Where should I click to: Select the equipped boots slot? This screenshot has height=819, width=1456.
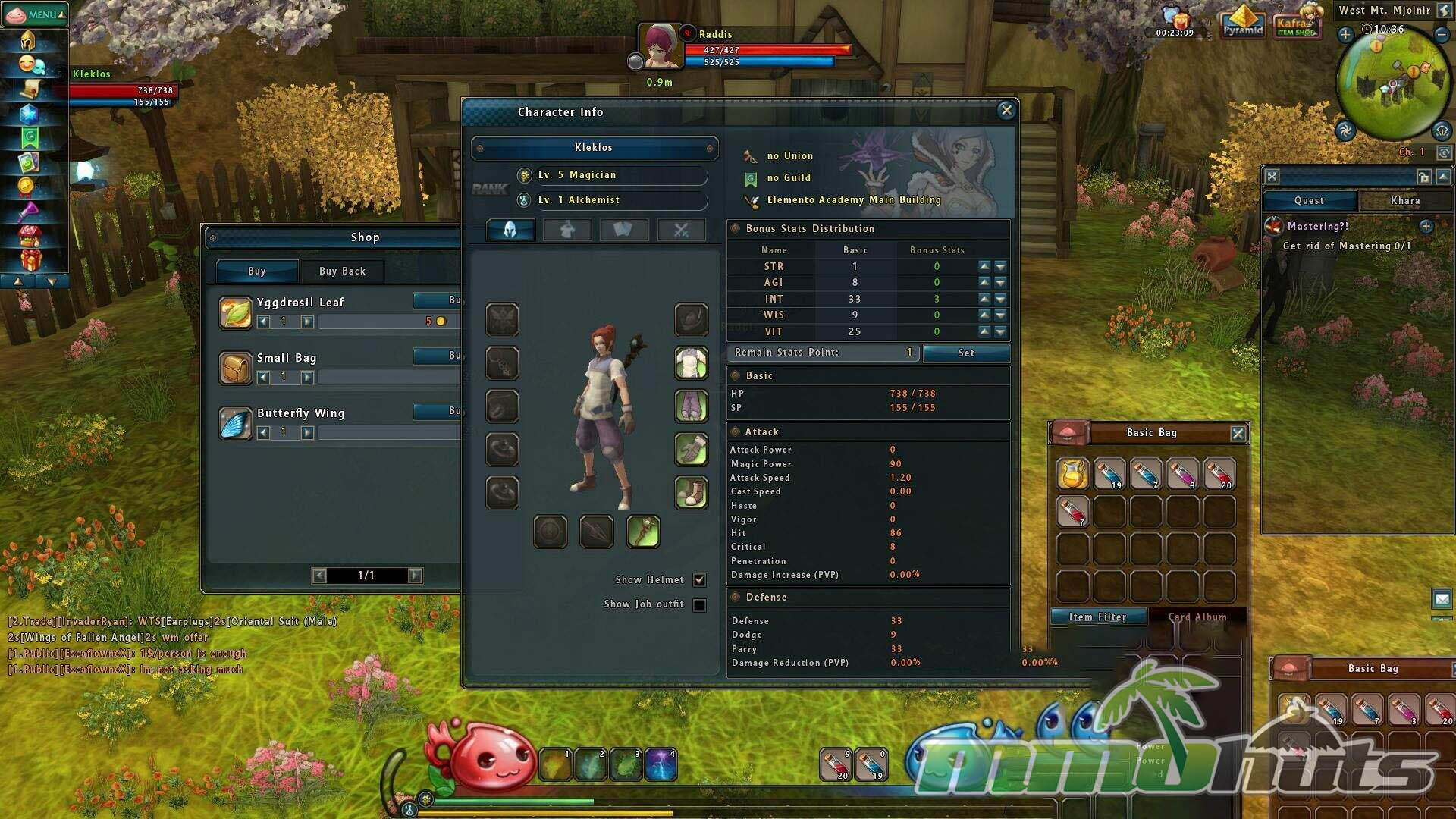pos(691,492)
